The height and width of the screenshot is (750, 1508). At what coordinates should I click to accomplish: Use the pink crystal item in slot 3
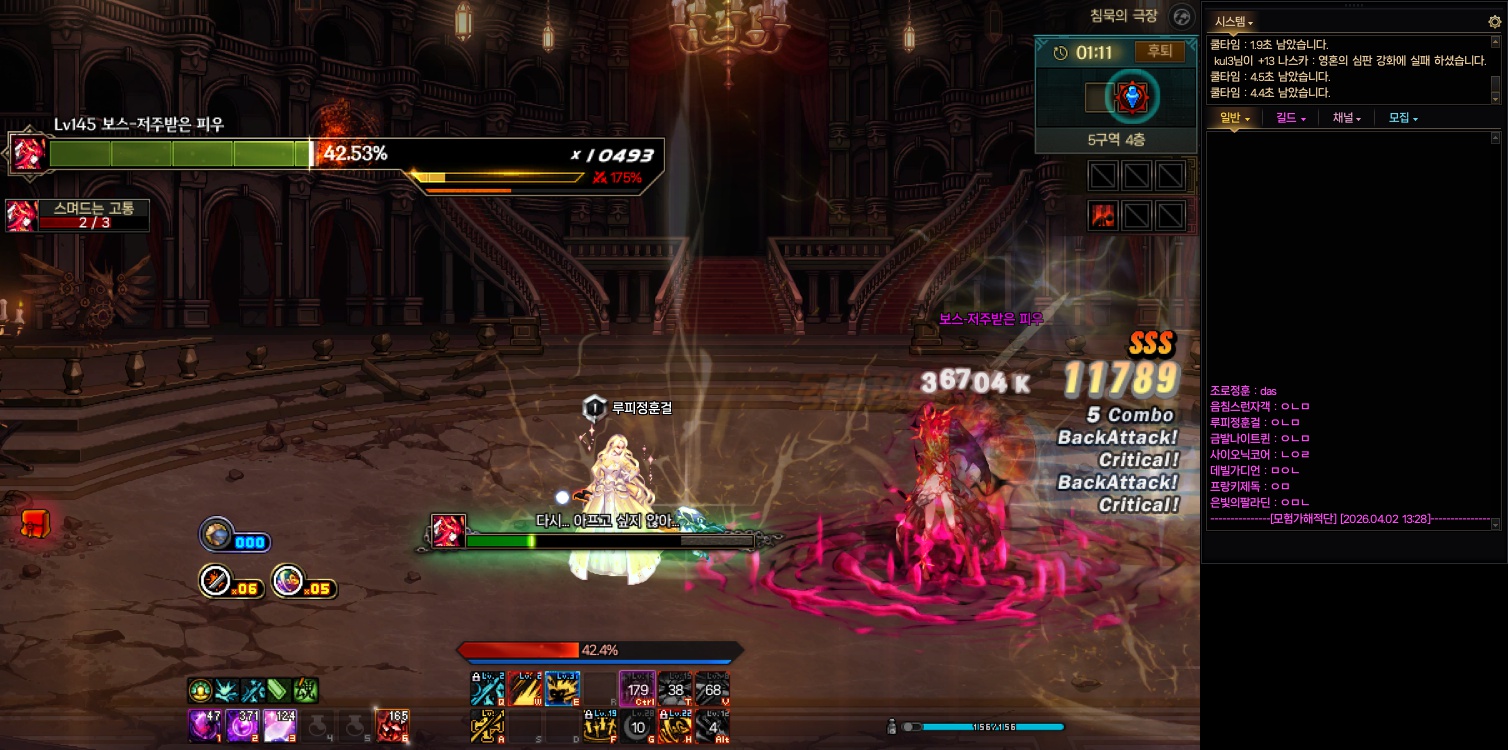coord(279,725)
